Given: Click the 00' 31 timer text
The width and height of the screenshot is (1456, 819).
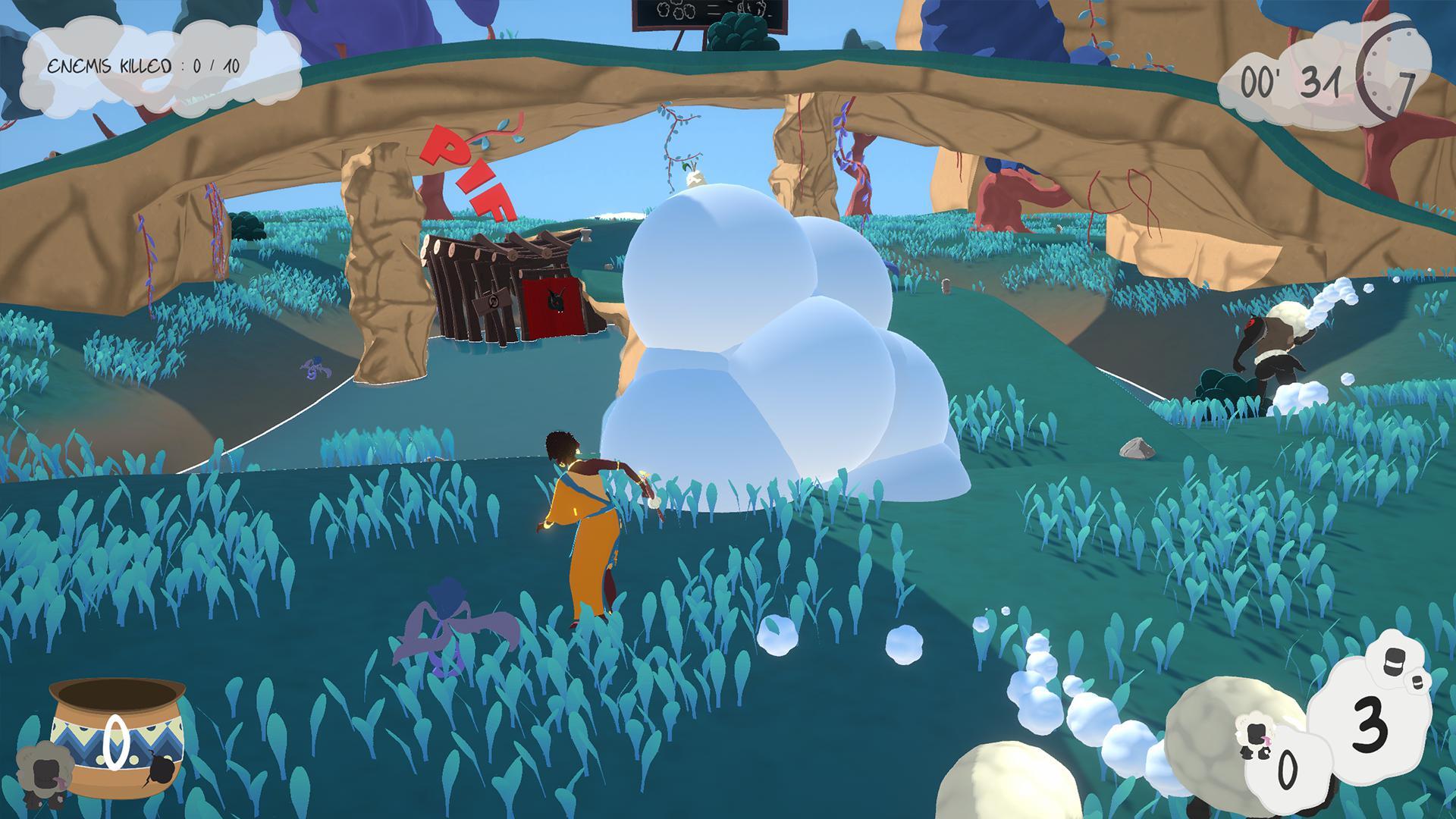Looking at the screenshot, I should pos(1289,81).
